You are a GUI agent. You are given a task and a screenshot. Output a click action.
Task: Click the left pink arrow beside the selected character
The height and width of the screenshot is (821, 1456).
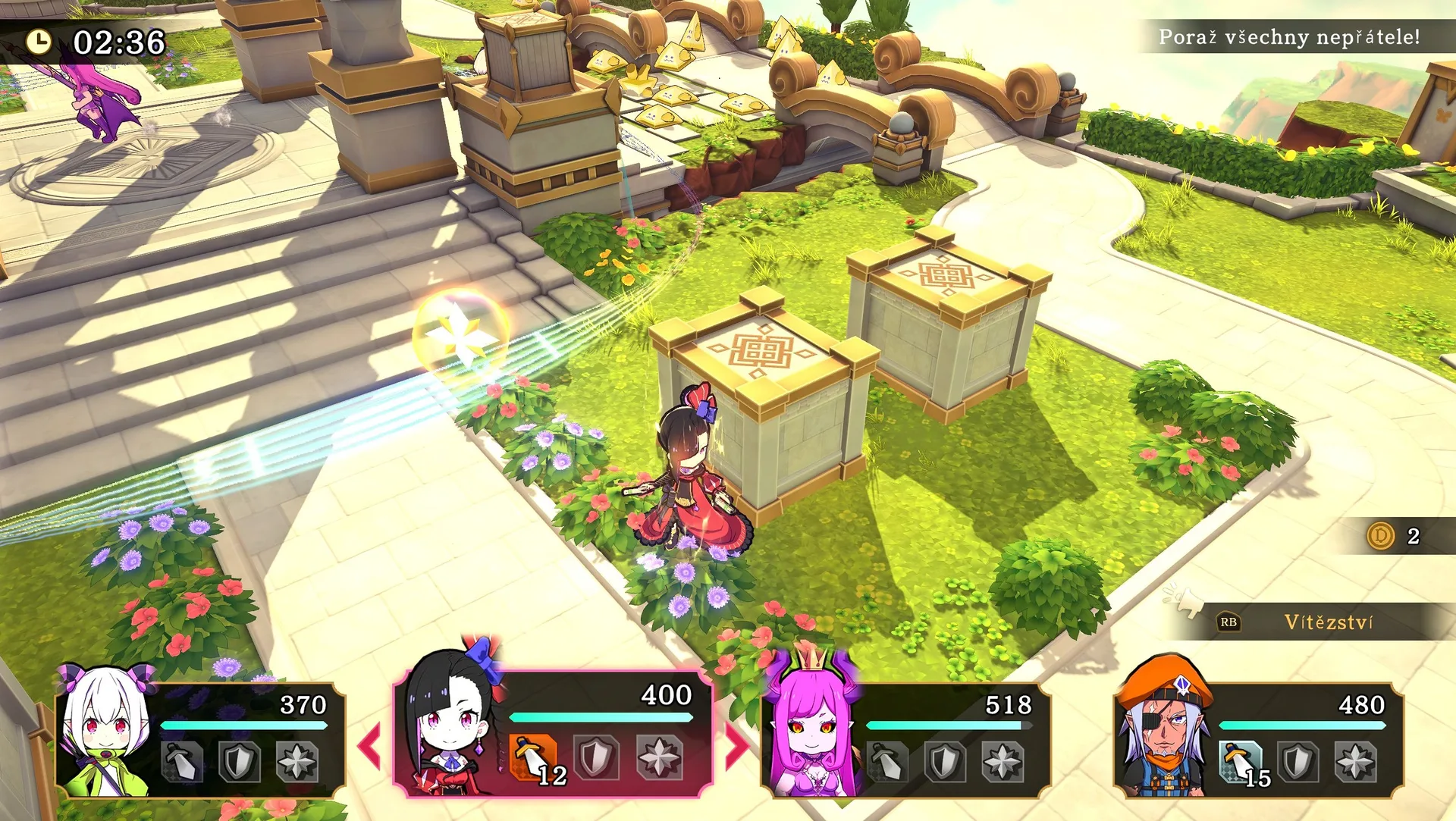pyautogui.click(x=369, y=746)
